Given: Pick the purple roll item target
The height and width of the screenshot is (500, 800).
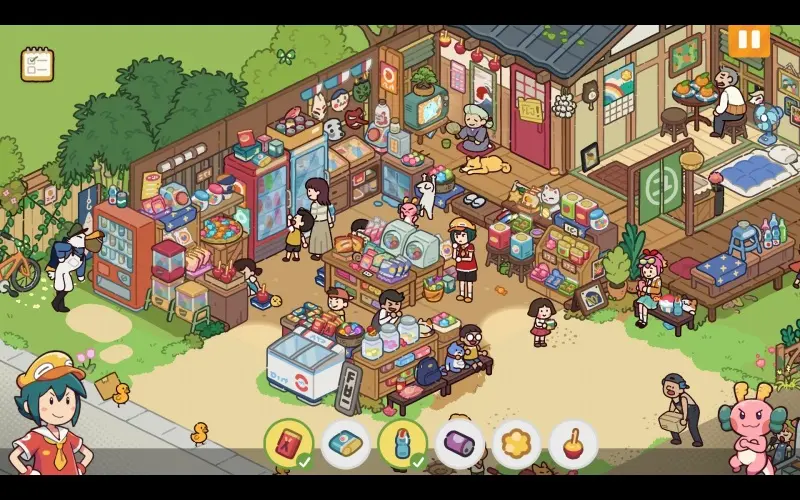Looking at the screenshot, I should tap(459, 444).
